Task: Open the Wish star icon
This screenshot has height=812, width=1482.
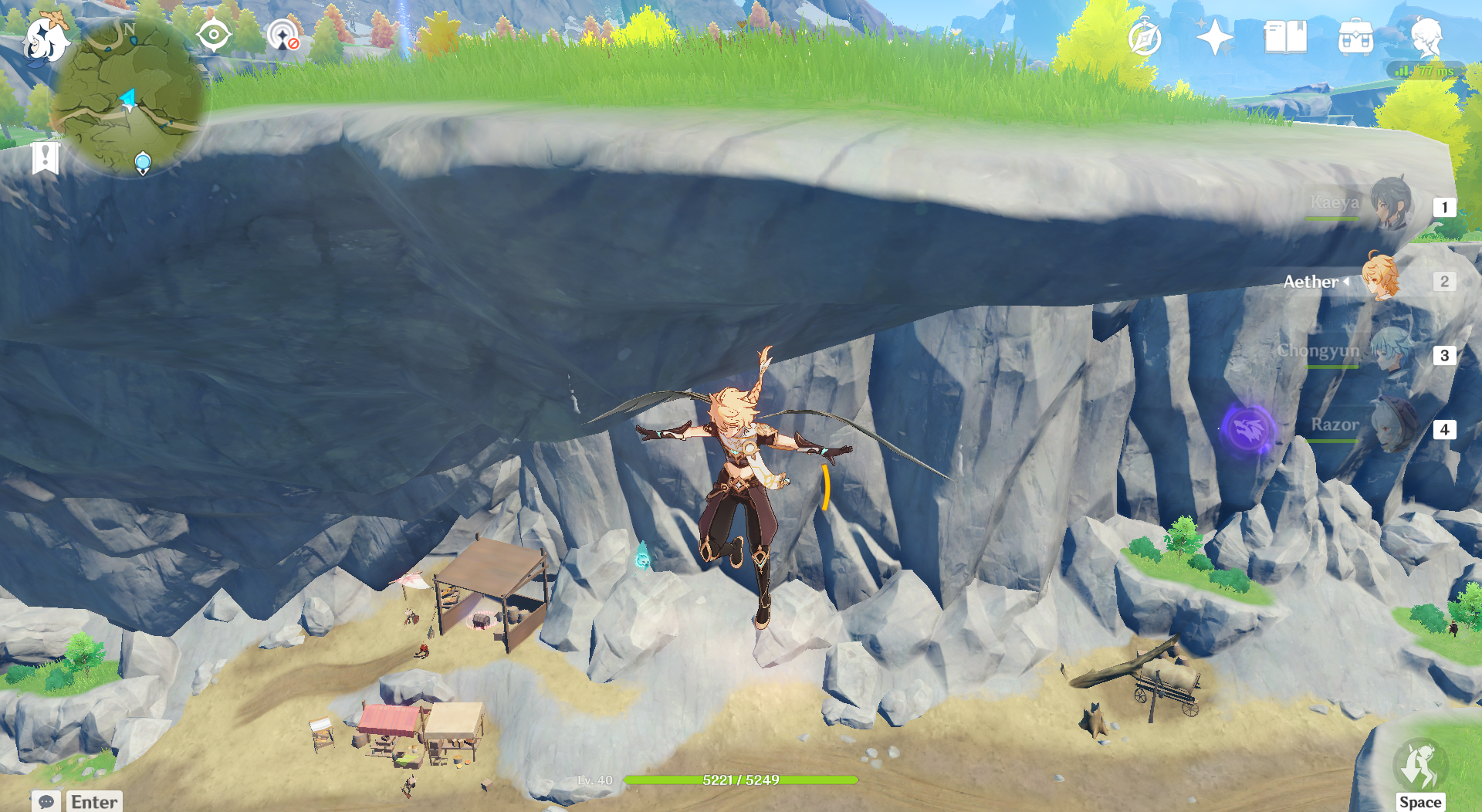Action: 1214,37
